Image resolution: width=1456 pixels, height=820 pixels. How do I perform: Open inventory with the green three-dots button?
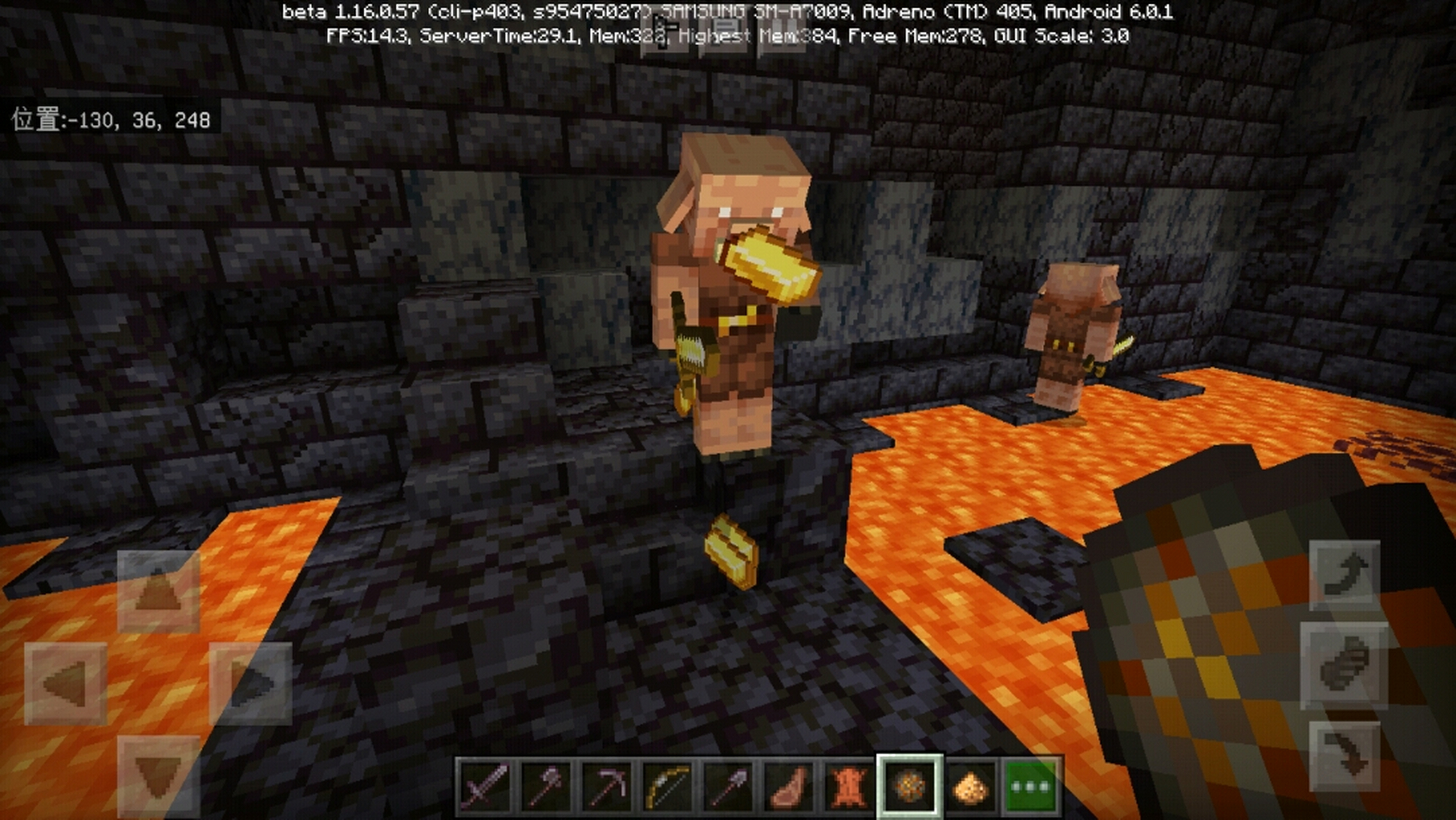coord(1030,785)
